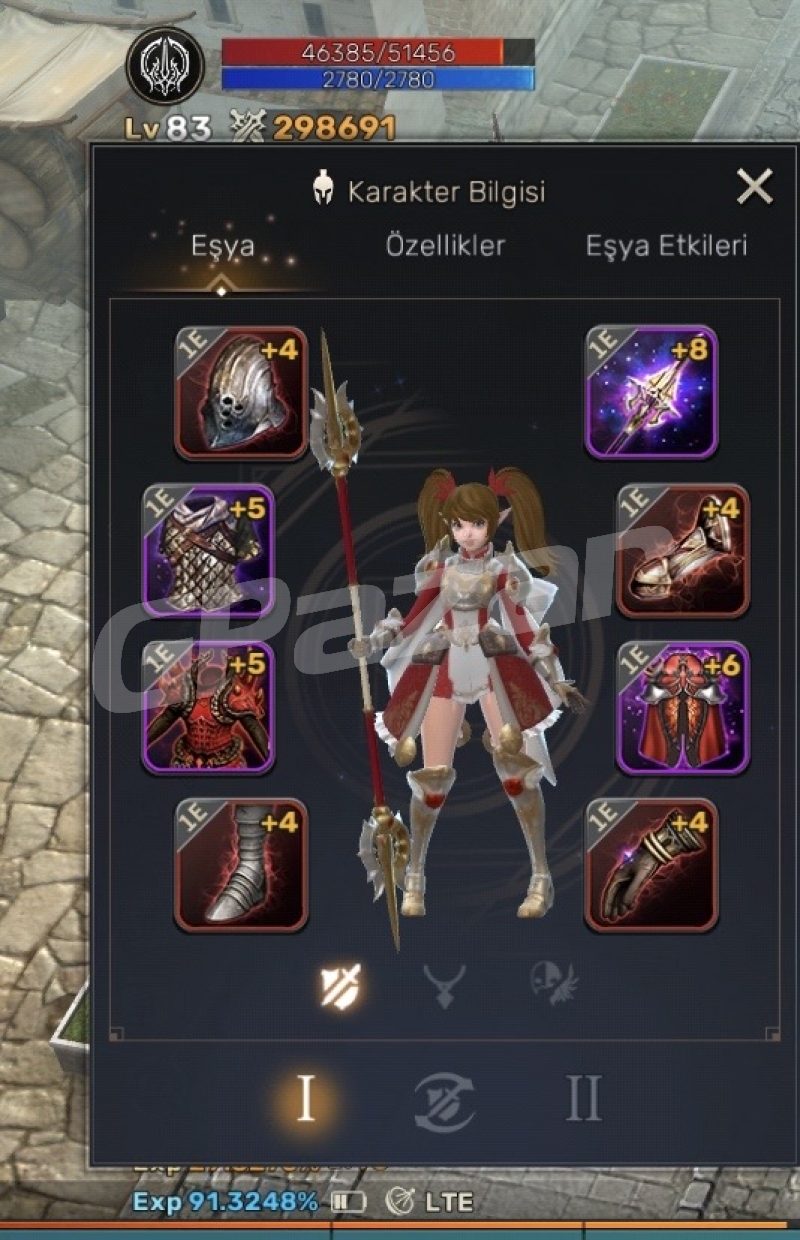Open the Özellikler tab
Image resolution: width=800 pixels, height=1240 pixels.
tap(445, 246)
